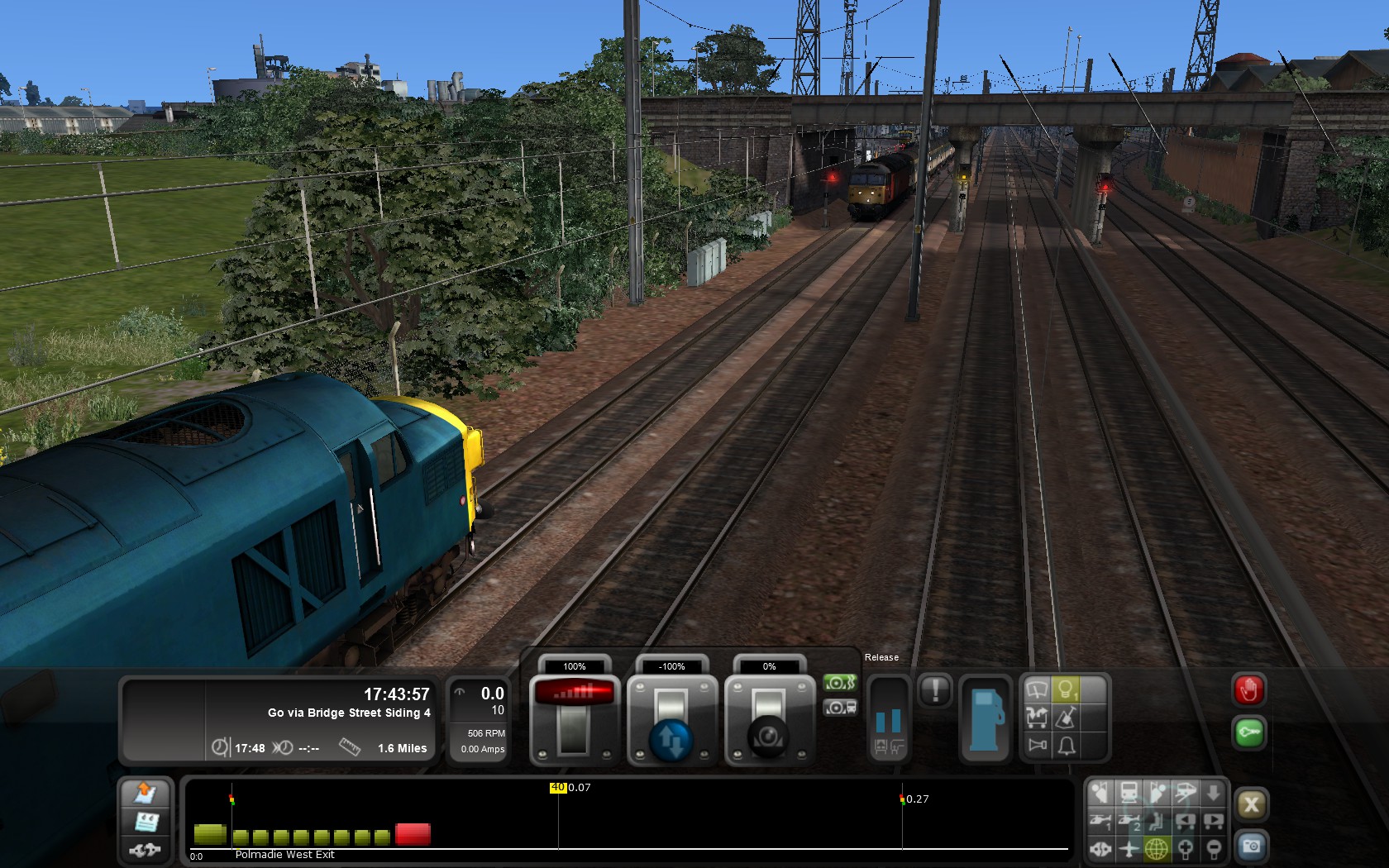
Task: Activate the windscreen wipers button
Action: coord(1037,689)
